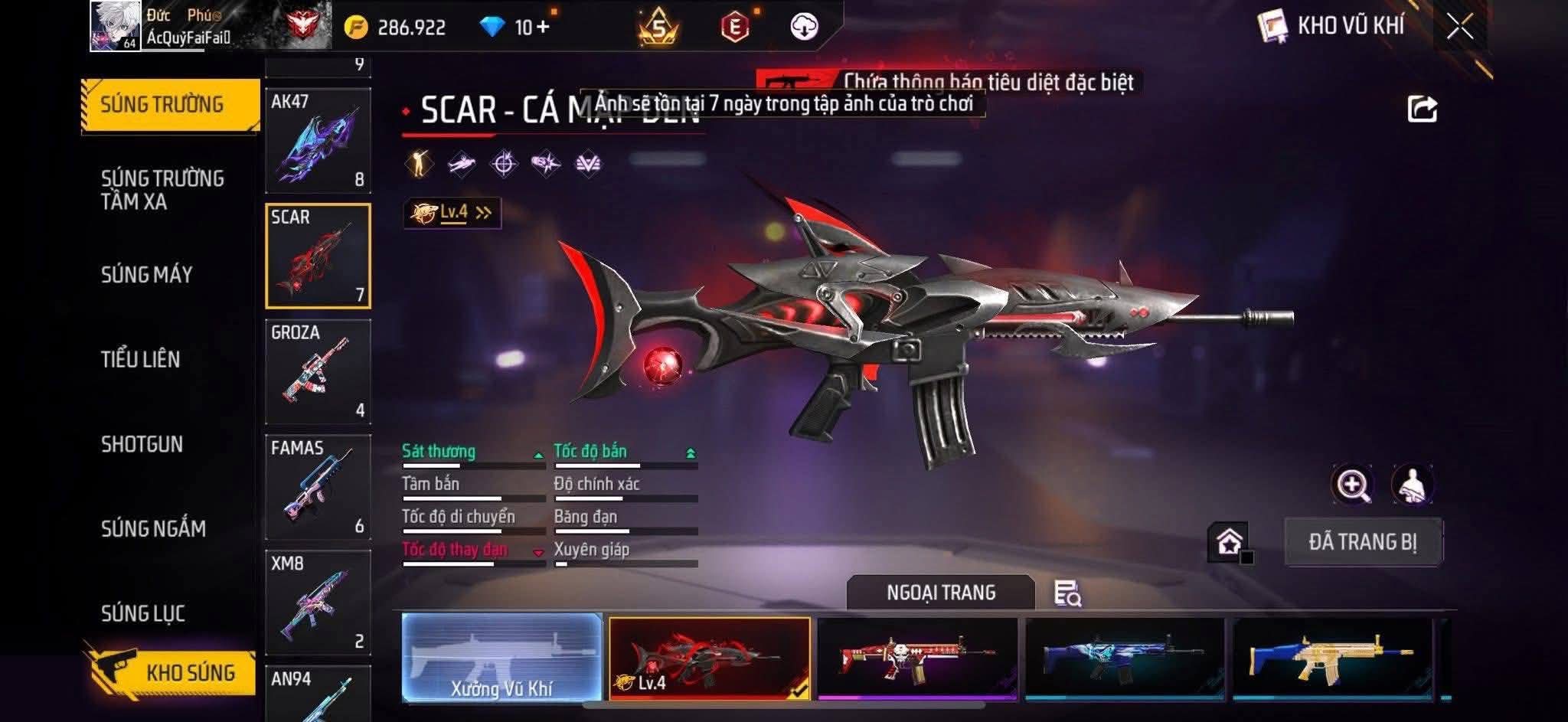Viewport: 1568px width, 722px height.
Task: Select the SÚNG LỤC category
Action: [x=143, y=613]
